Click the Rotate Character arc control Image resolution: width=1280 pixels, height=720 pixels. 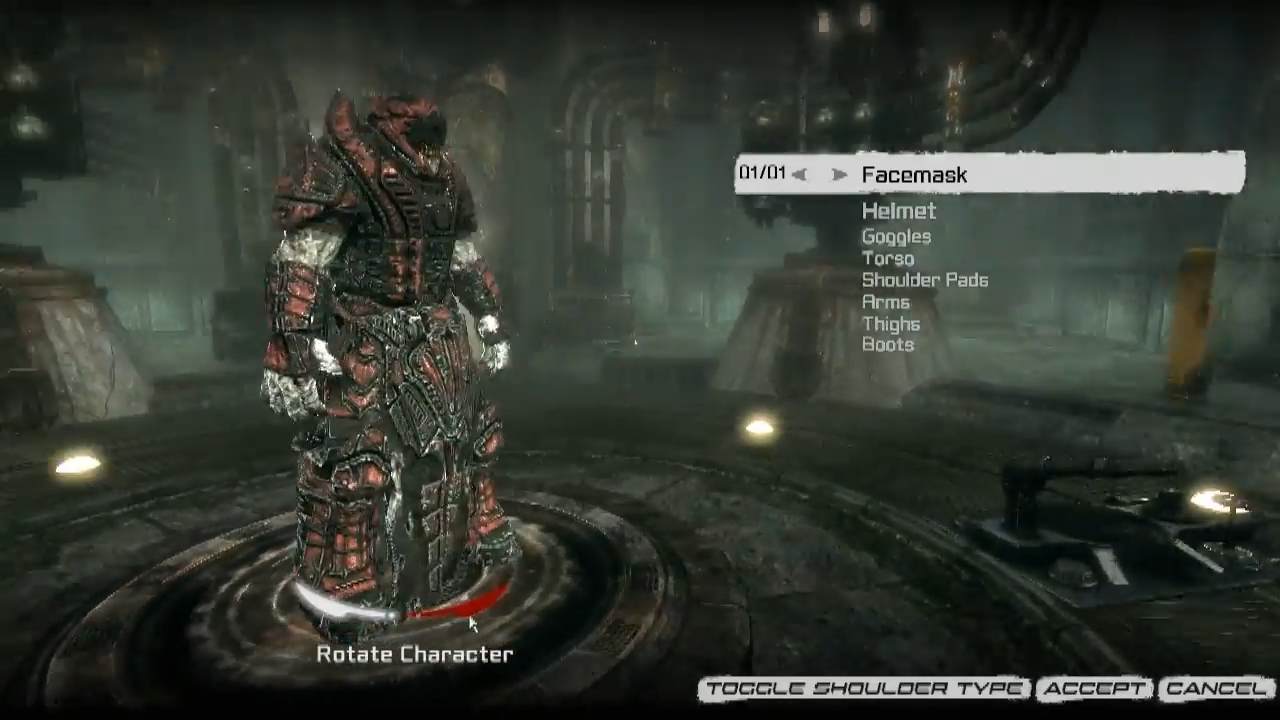coord(400,607)
